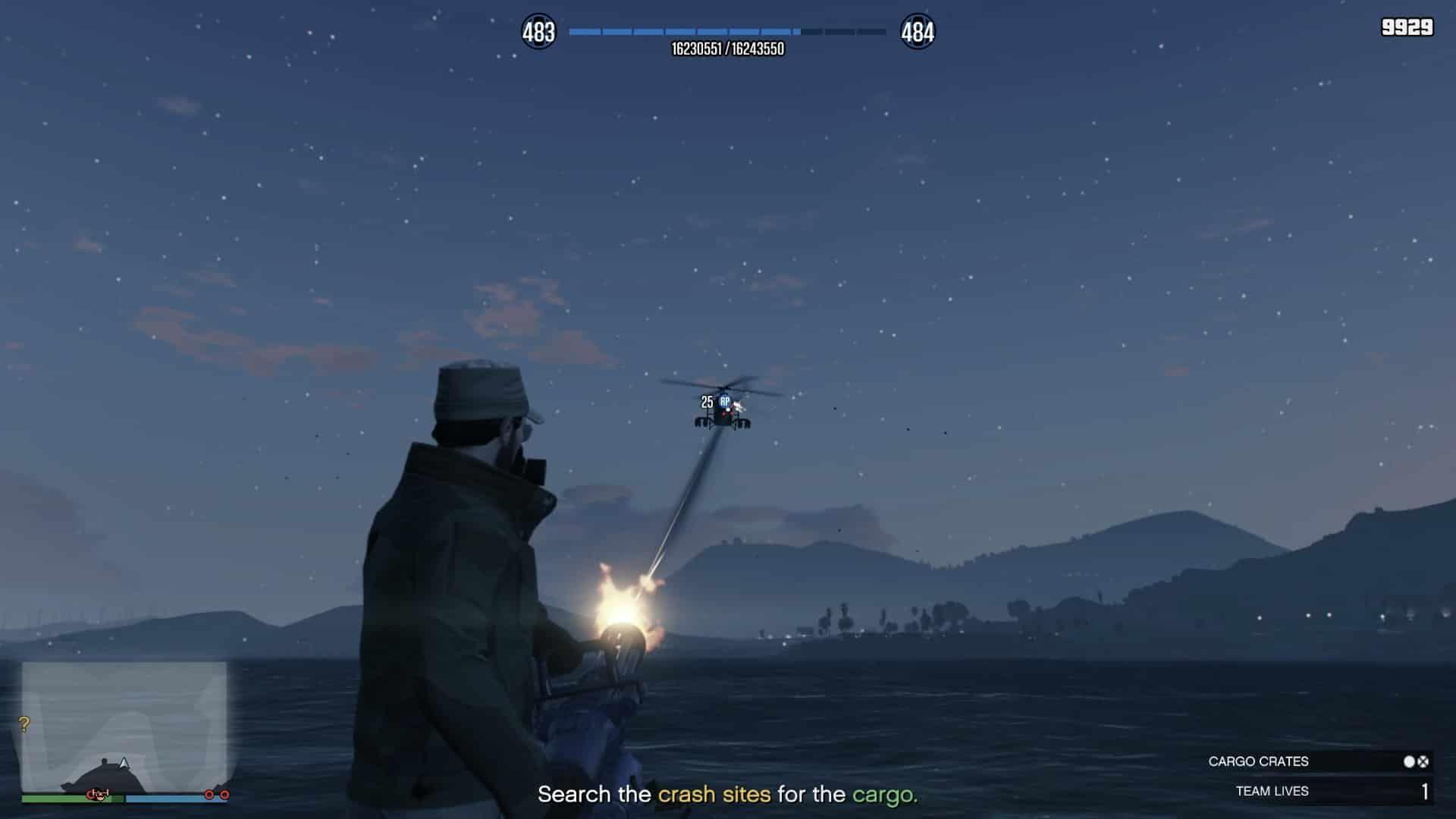Click the Cargo Crates objective tracker
This screenshot has height=819, width=1456.
(1318, 761)
